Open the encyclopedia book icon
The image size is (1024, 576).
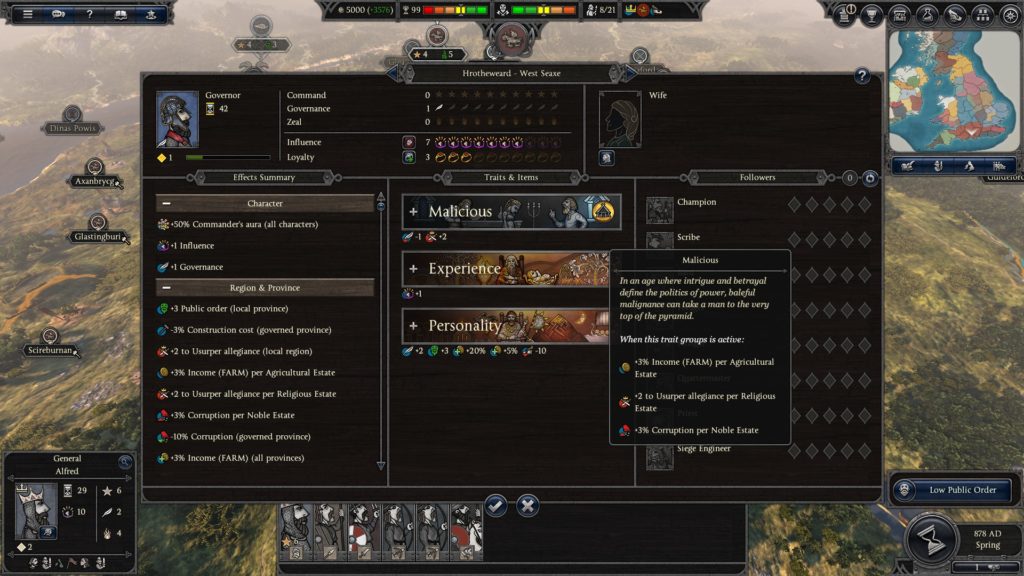pos(120,14)
